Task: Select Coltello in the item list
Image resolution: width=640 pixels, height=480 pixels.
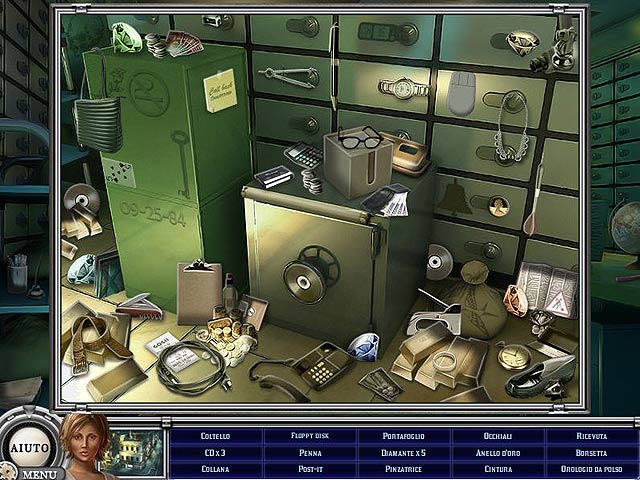Action: [x=215, y=436]
